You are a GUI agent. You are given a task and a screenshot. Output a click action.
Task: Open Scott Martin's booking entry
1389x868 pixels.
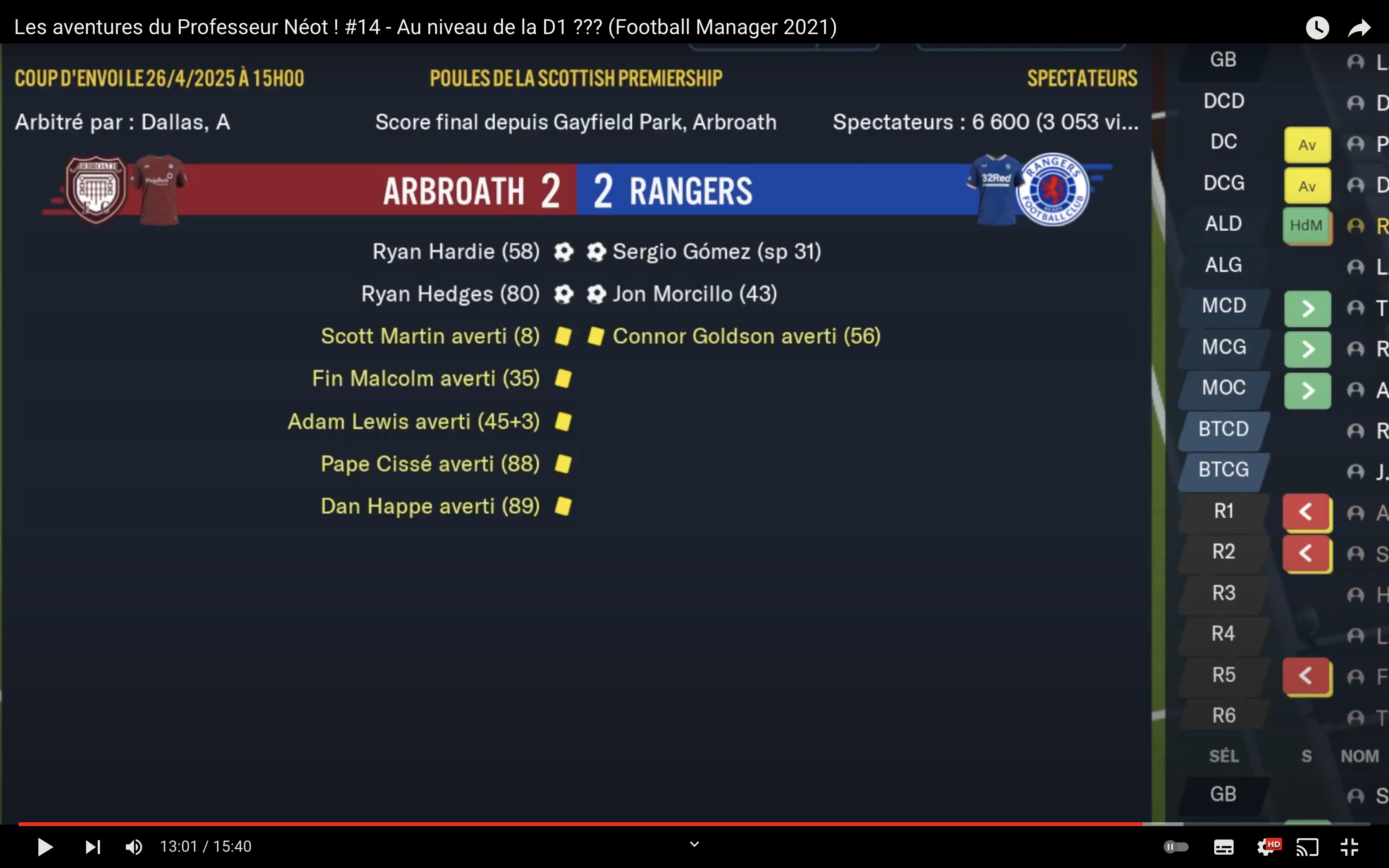(x=430, y=336)
